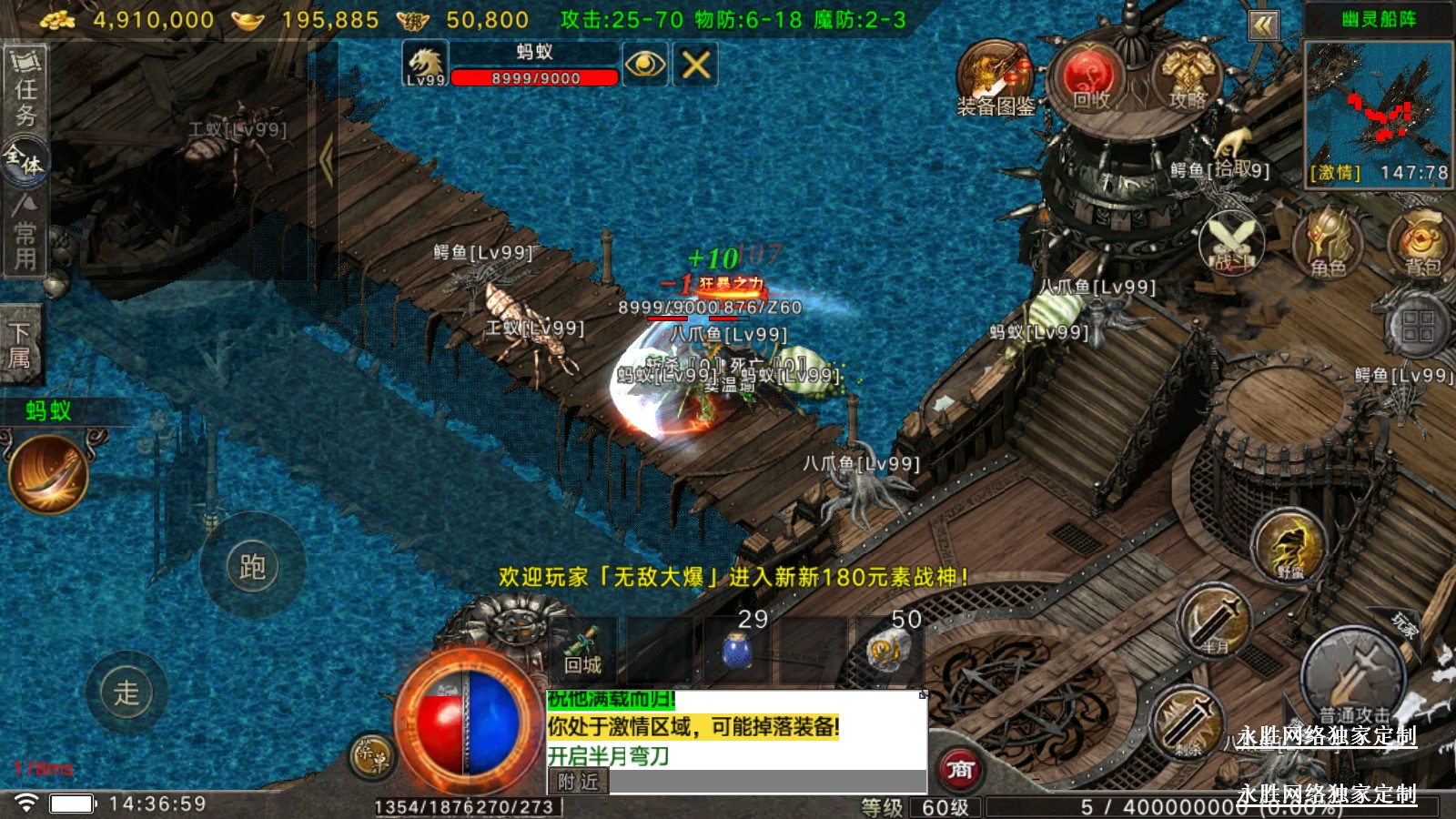
Task: Use the blue potion hotbar slot
Action: point(736,650)
